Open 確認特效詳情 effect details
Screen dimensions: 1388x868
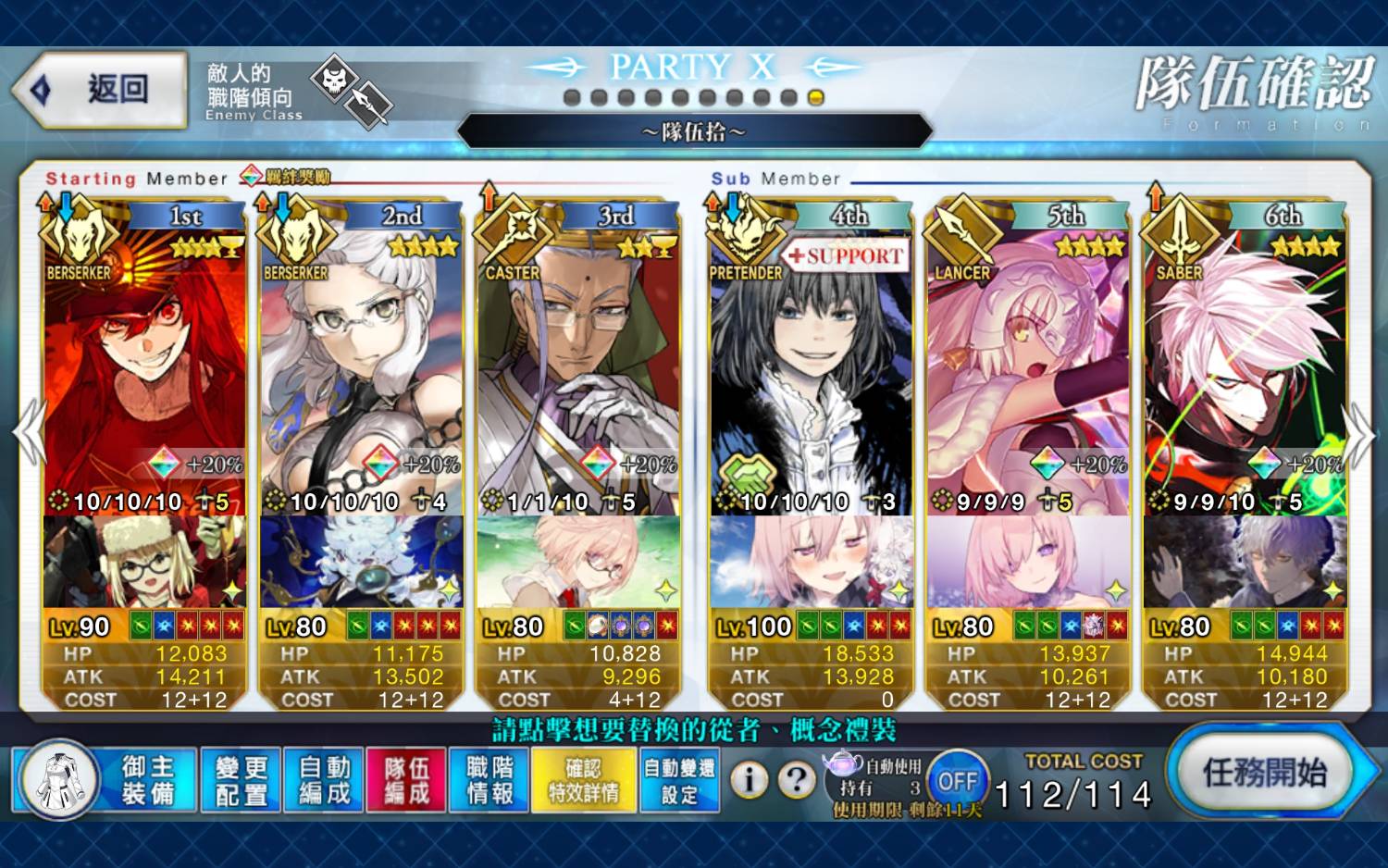pos(583,780)
